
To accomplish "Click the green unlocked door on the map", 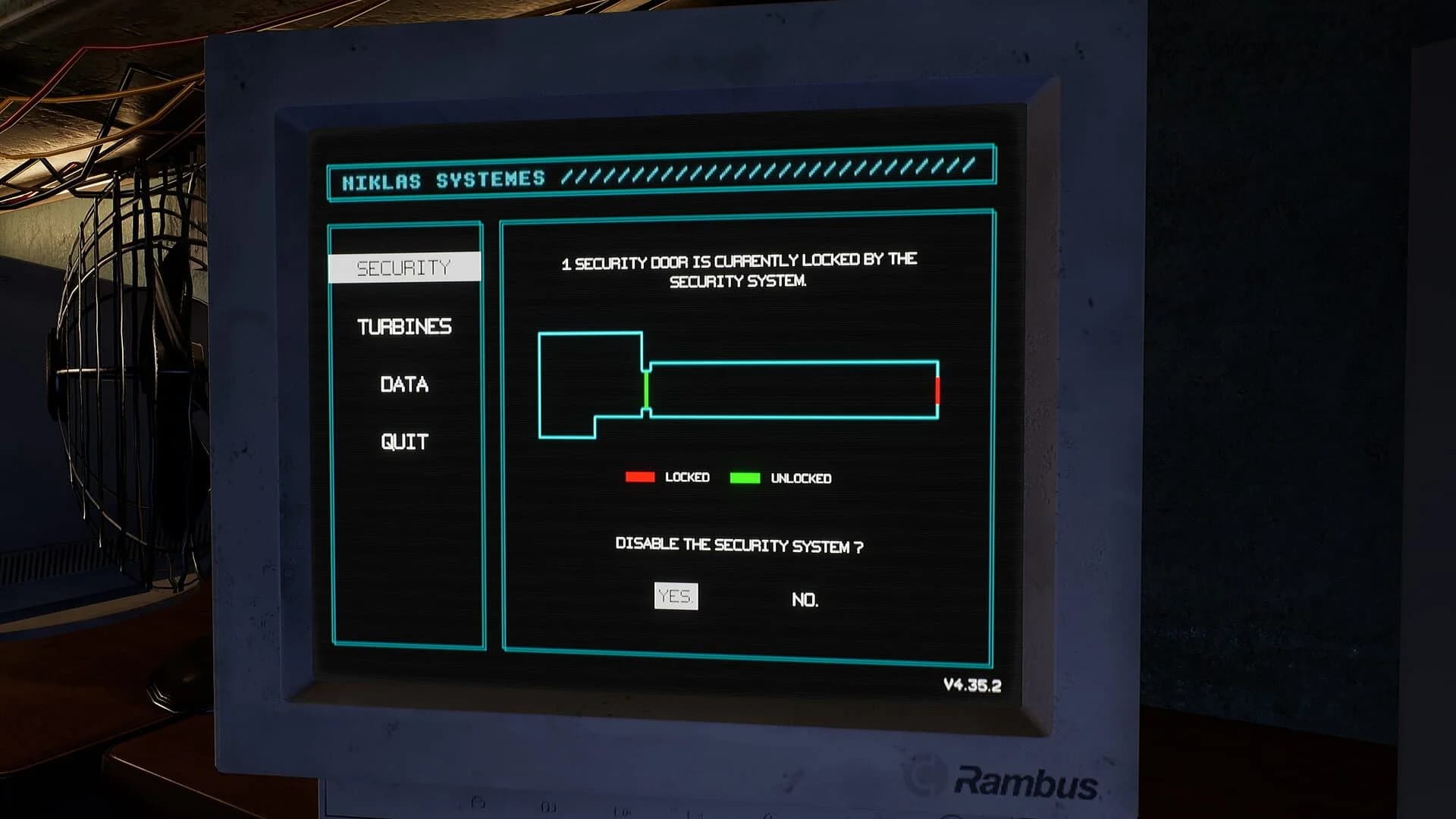I will [645, 388].
